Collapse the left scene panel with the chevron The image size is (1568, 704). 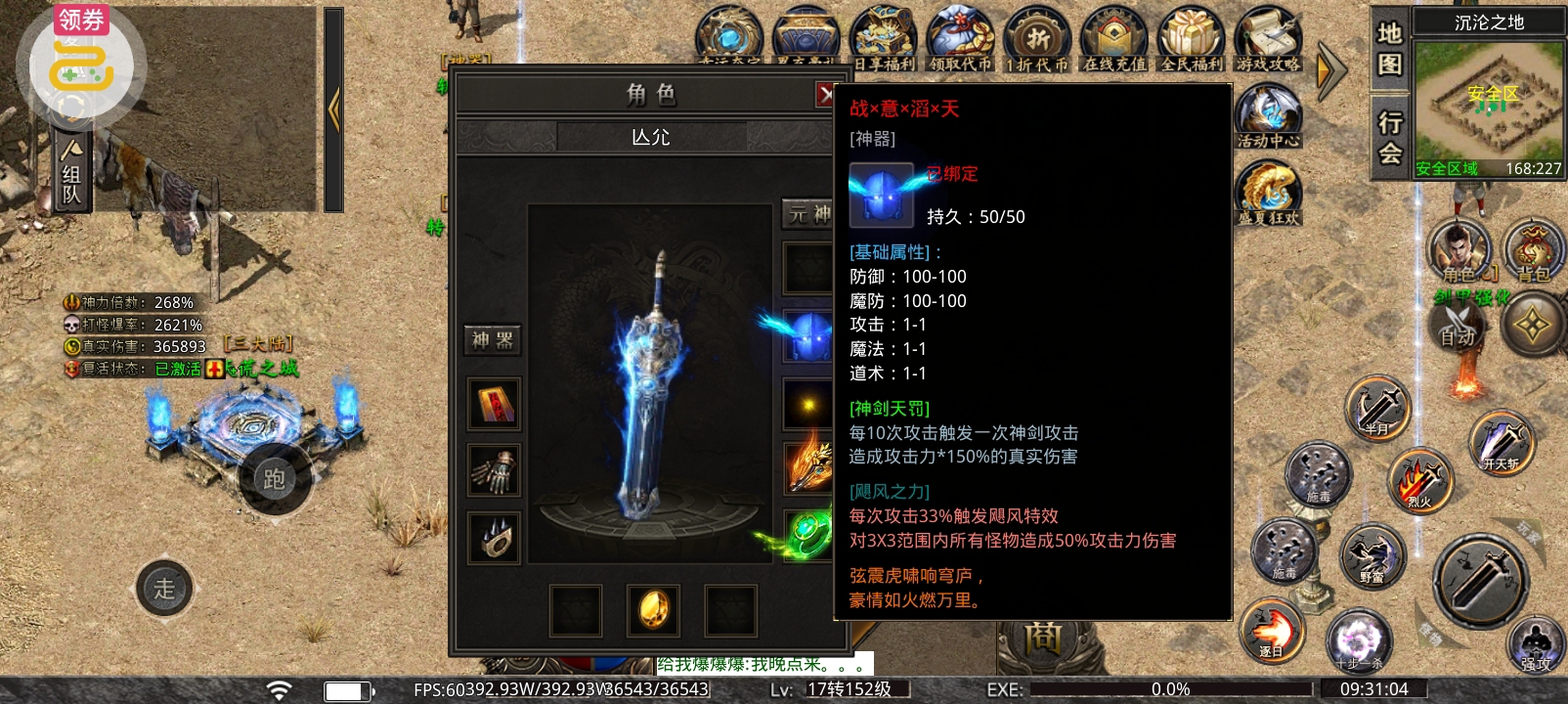point(337,110)
